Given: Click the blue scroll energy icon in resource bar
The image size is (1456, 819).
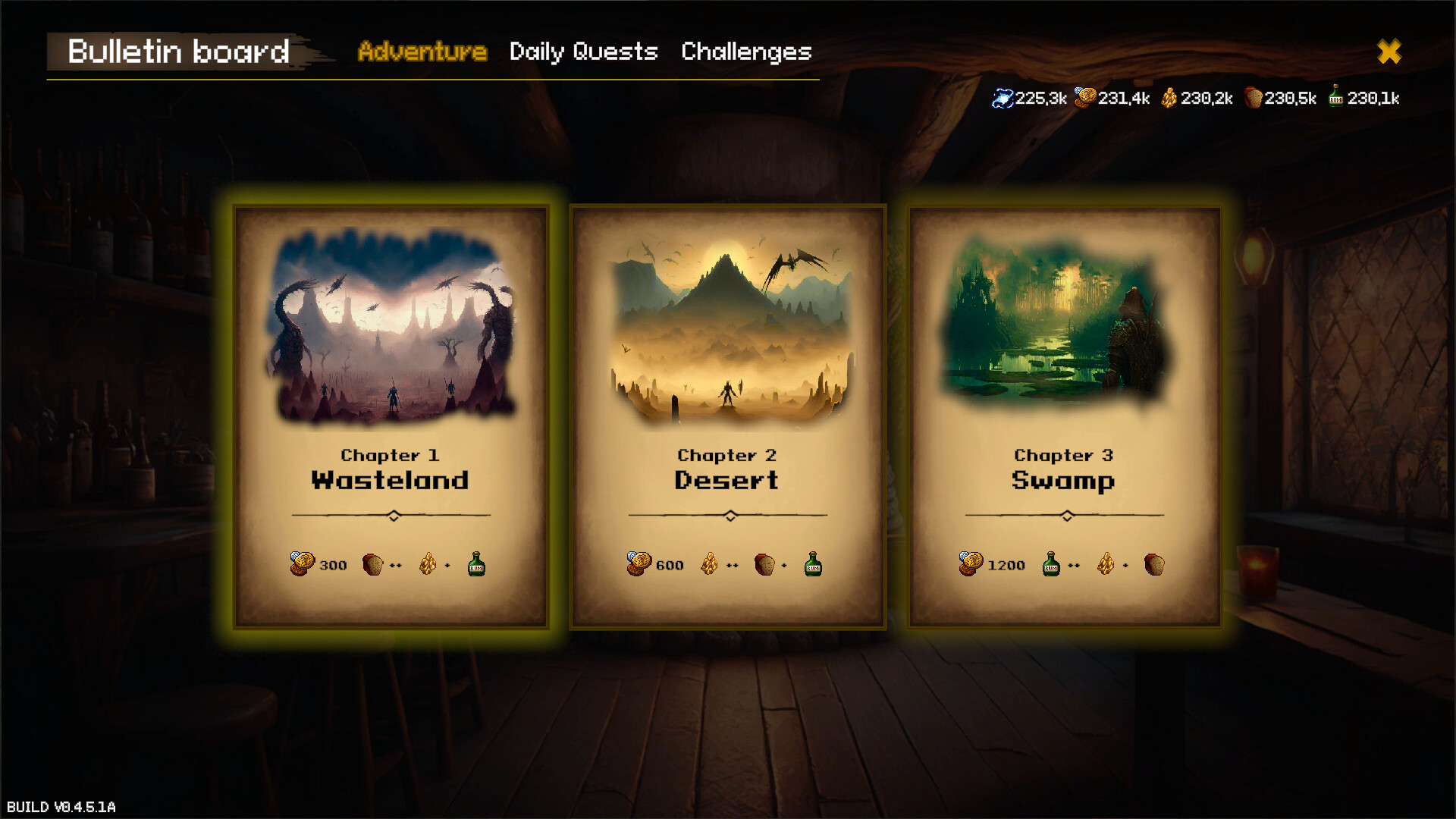Looking at the screenshot, I should coord(1003,97).
